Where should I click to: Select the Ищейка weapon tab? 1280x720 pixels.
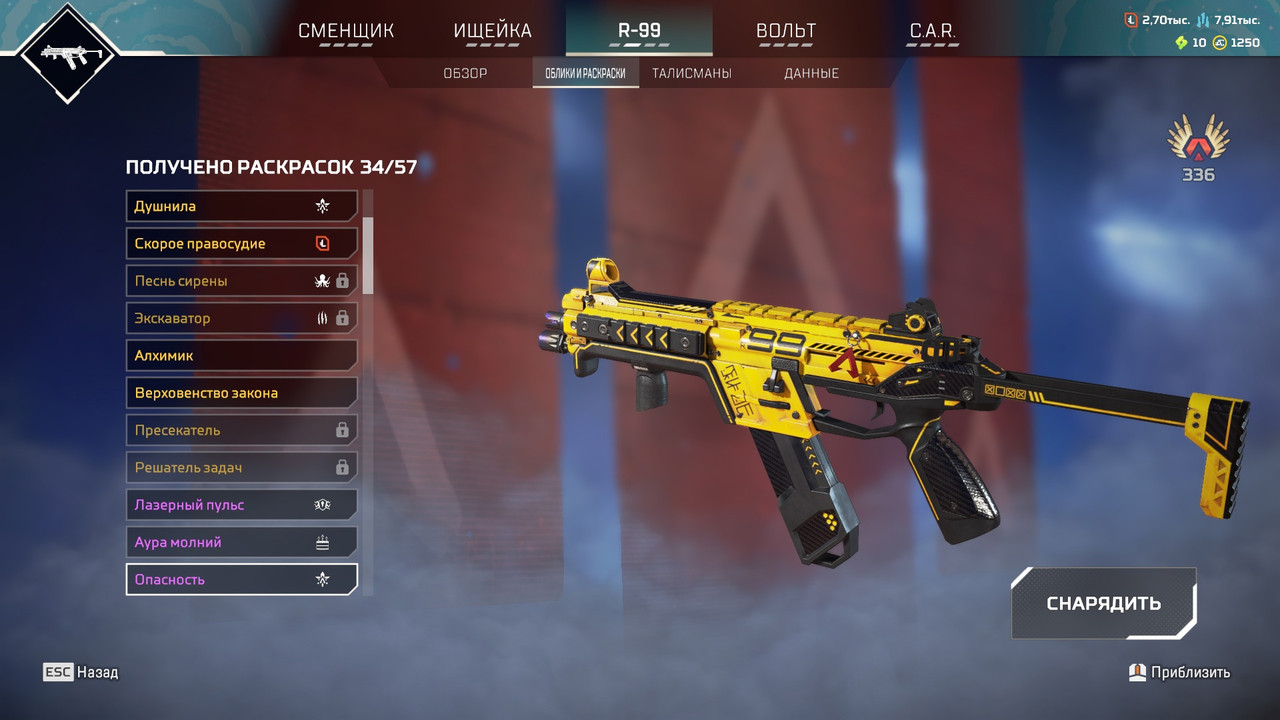point(493,31)
